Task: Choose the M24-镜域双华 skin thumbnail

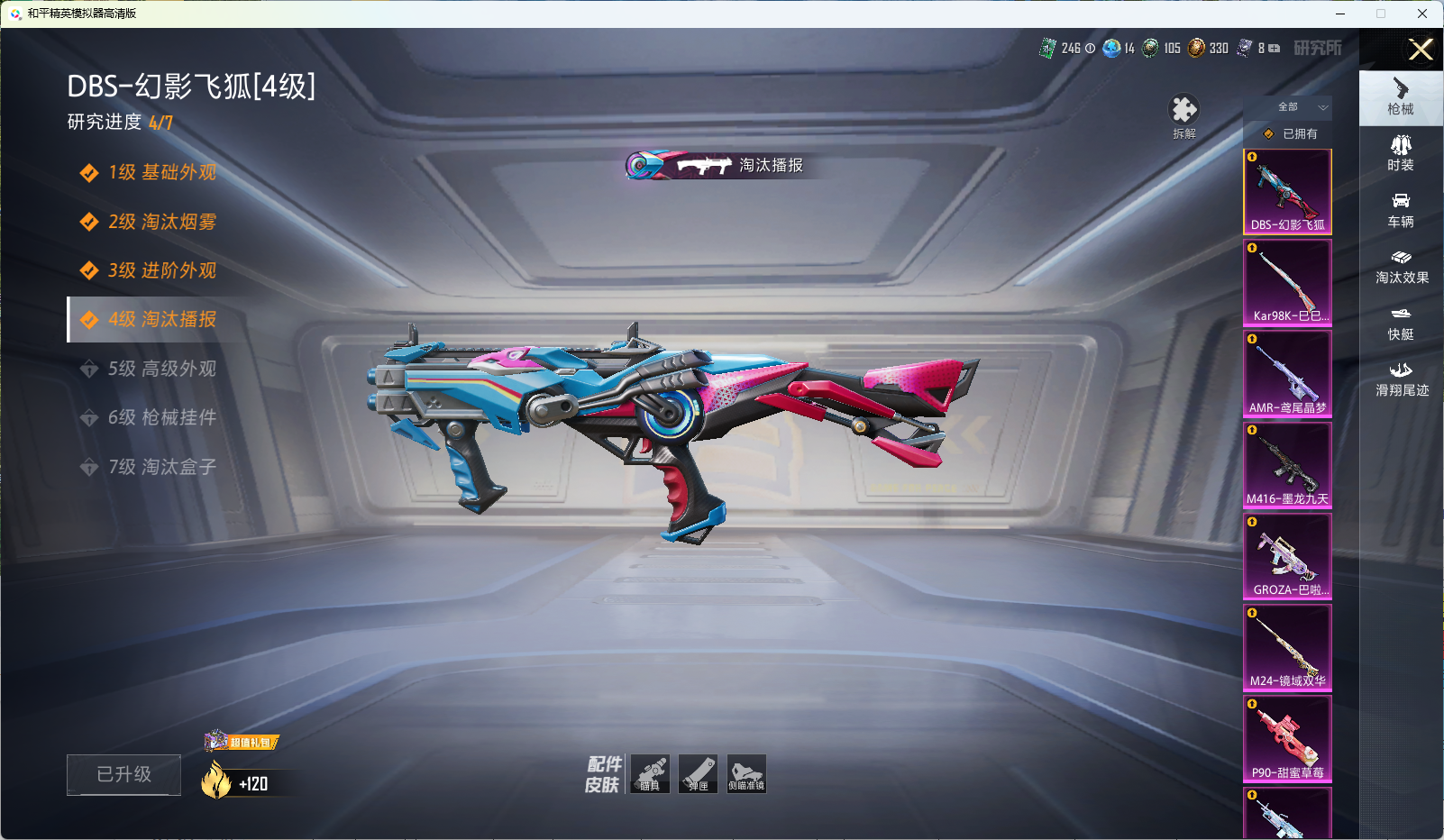Action: 1287,647
